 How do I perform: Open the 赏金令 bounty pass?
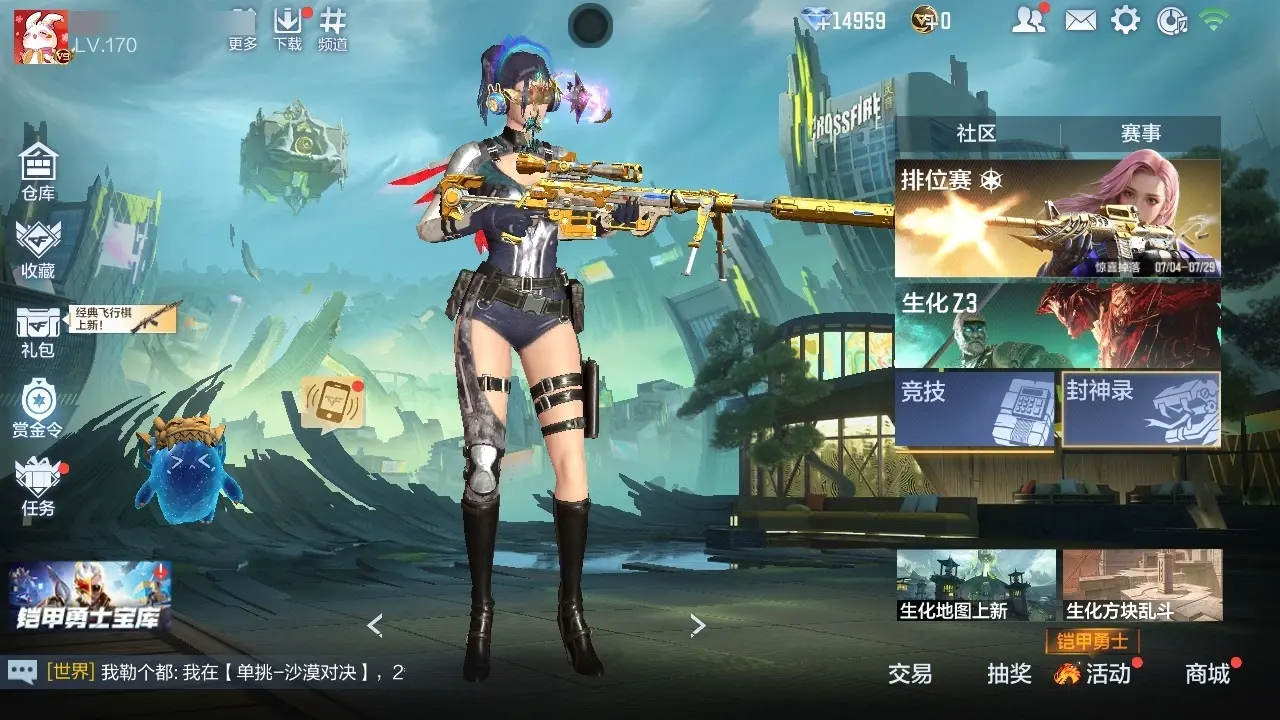point(38,407)
